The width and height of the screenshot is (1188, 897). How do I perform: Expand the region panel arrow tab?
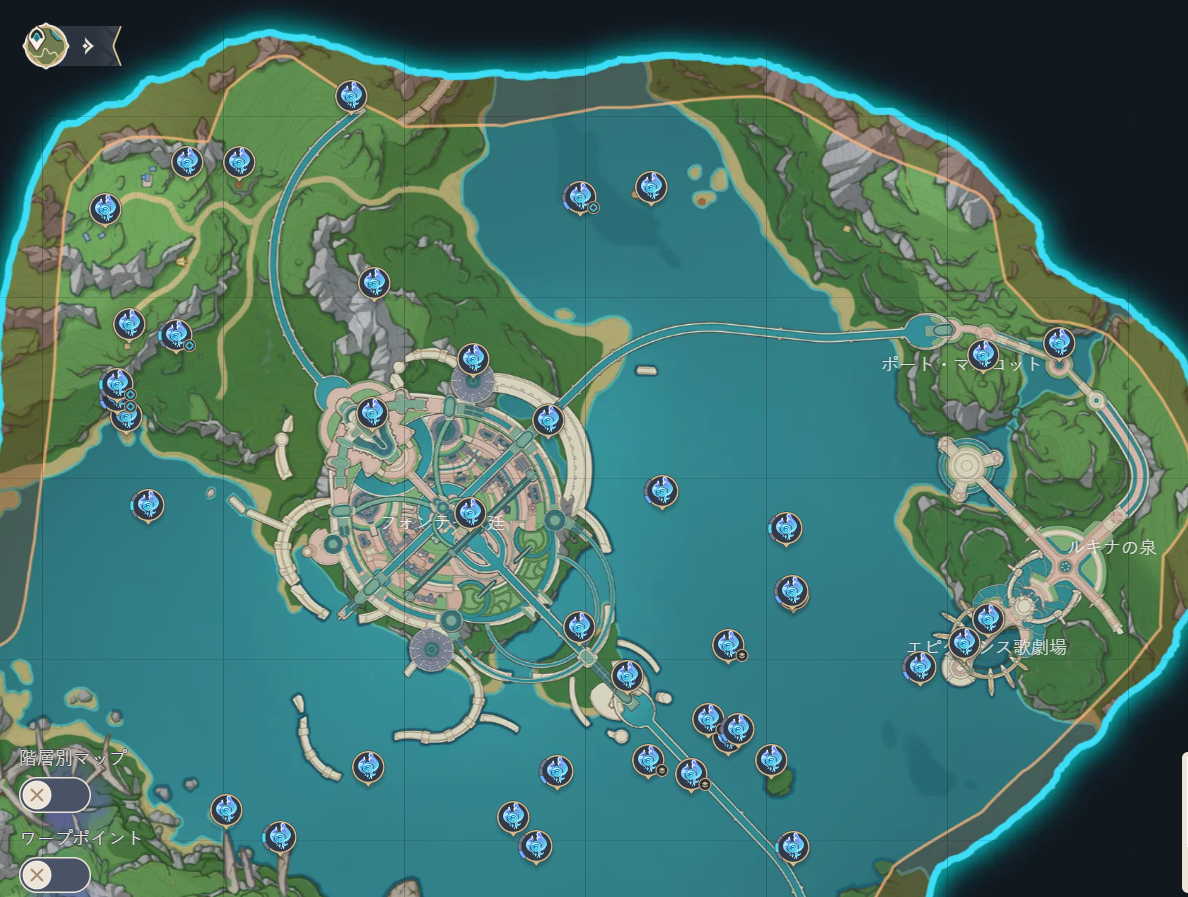pyautogui.click(x=90, y=46)
